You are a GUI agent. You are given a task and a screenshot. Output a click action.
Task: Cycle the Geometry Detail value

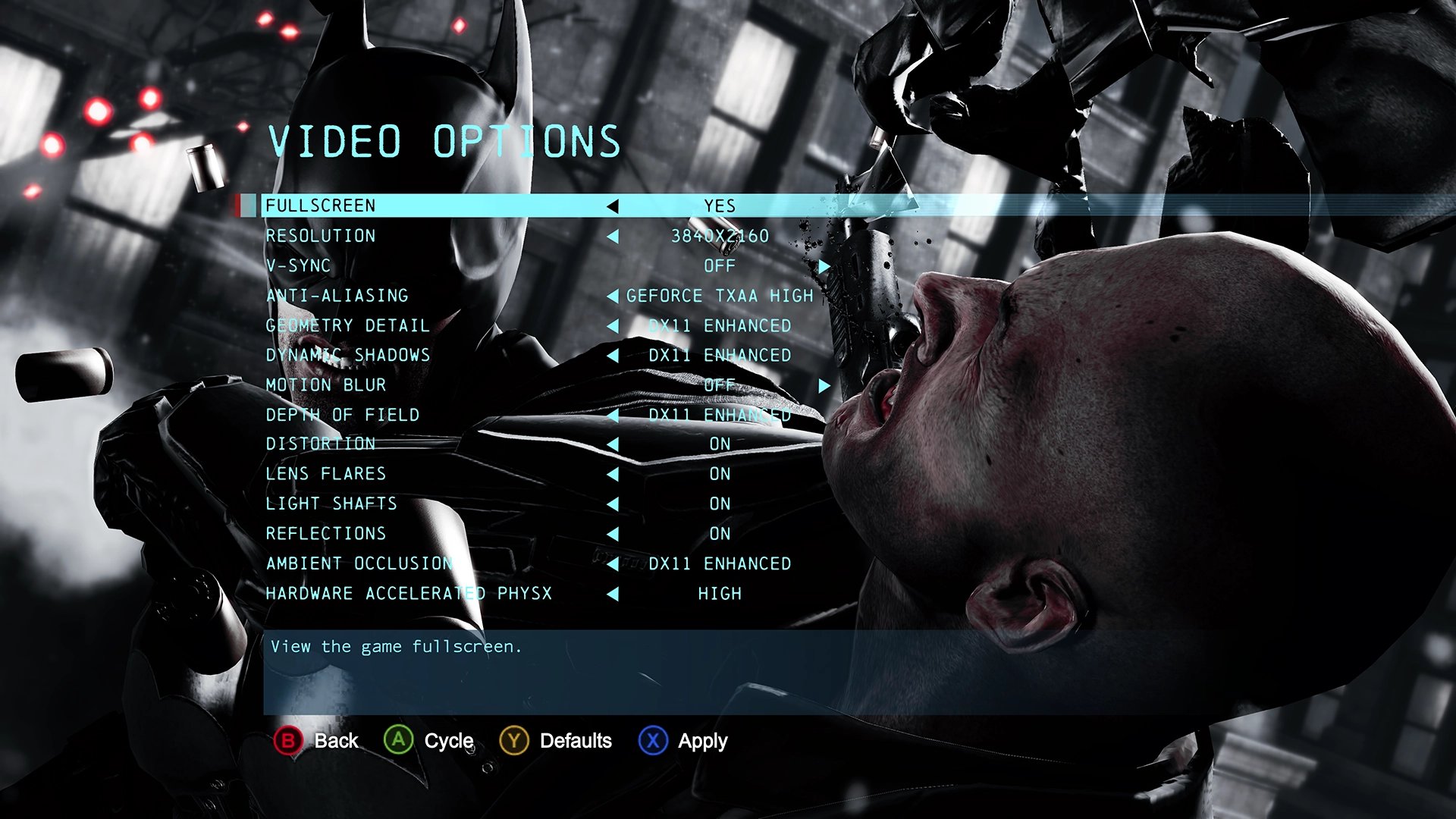(613, 325)
